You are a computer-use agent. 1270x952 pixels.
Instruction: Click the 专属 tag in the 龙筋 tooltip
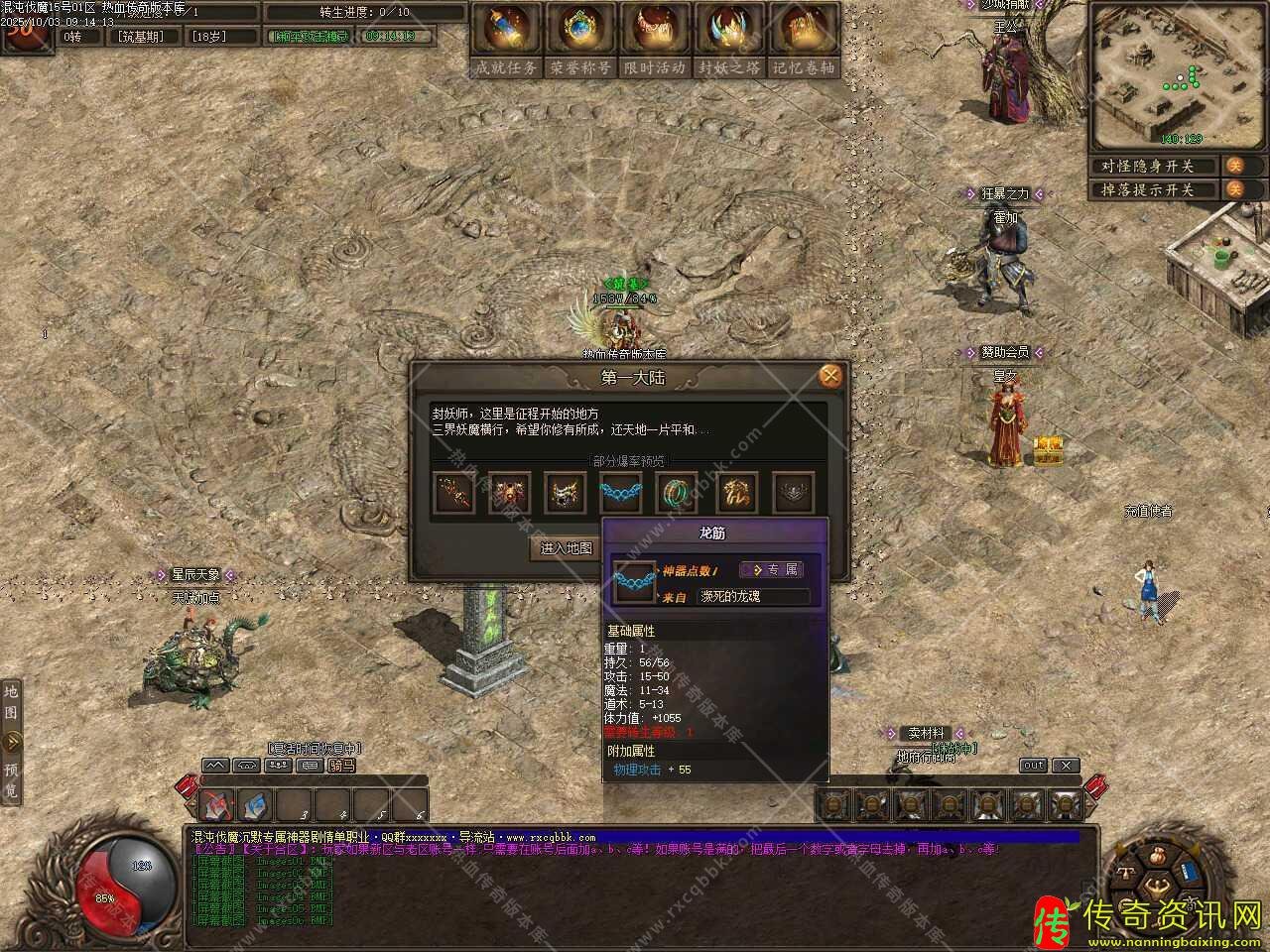(x=782, y=569)
